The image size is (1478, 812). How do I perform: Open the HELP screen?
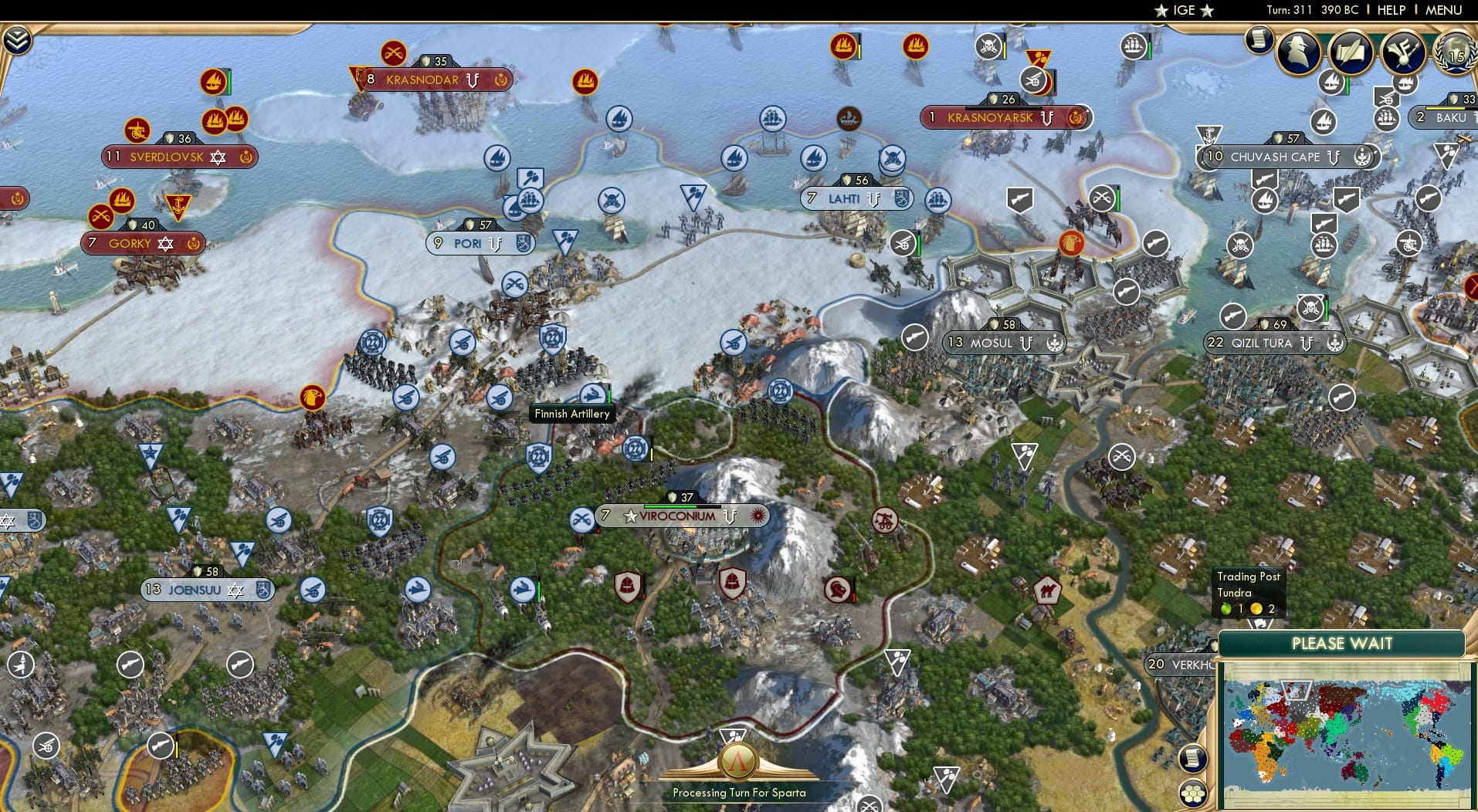pyautogui.click(x=1390, y=10)
